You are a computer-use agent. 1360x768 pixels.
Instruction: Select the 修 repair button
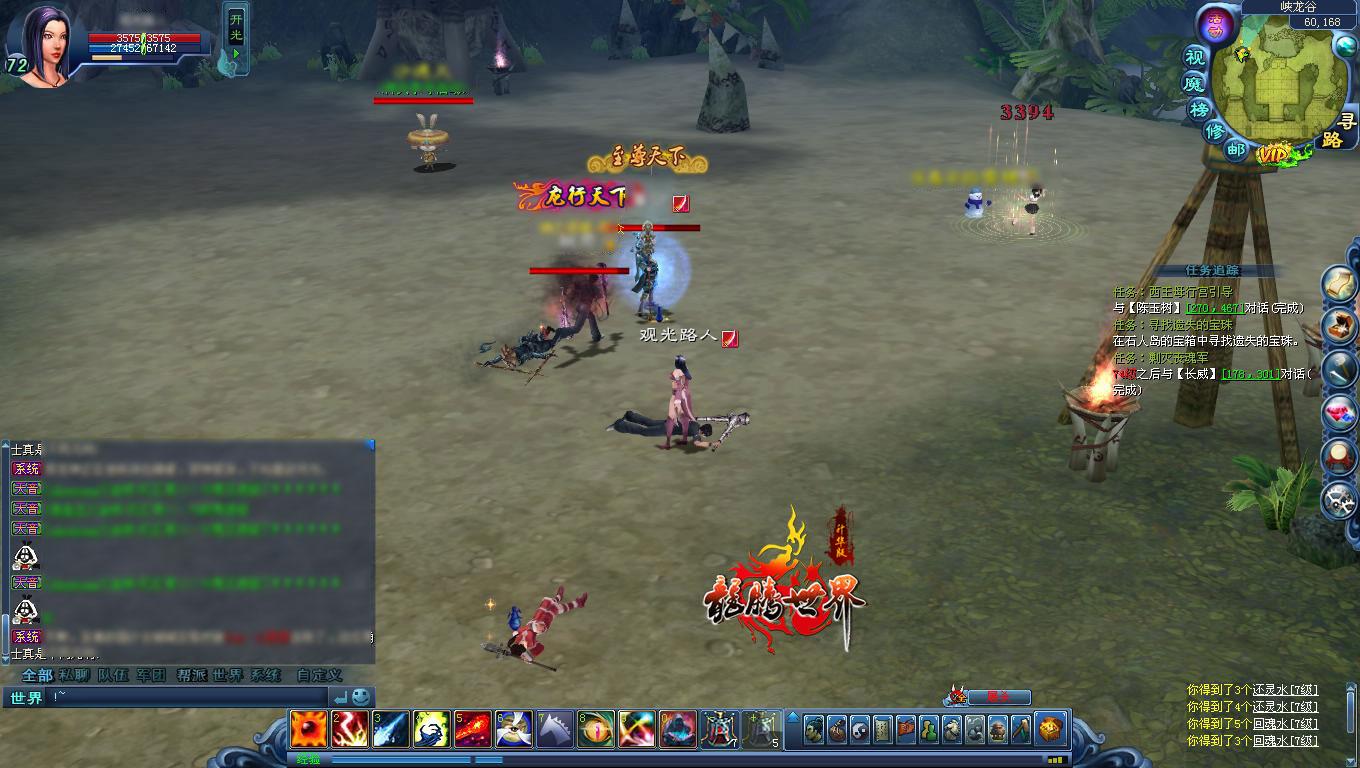1215,131
